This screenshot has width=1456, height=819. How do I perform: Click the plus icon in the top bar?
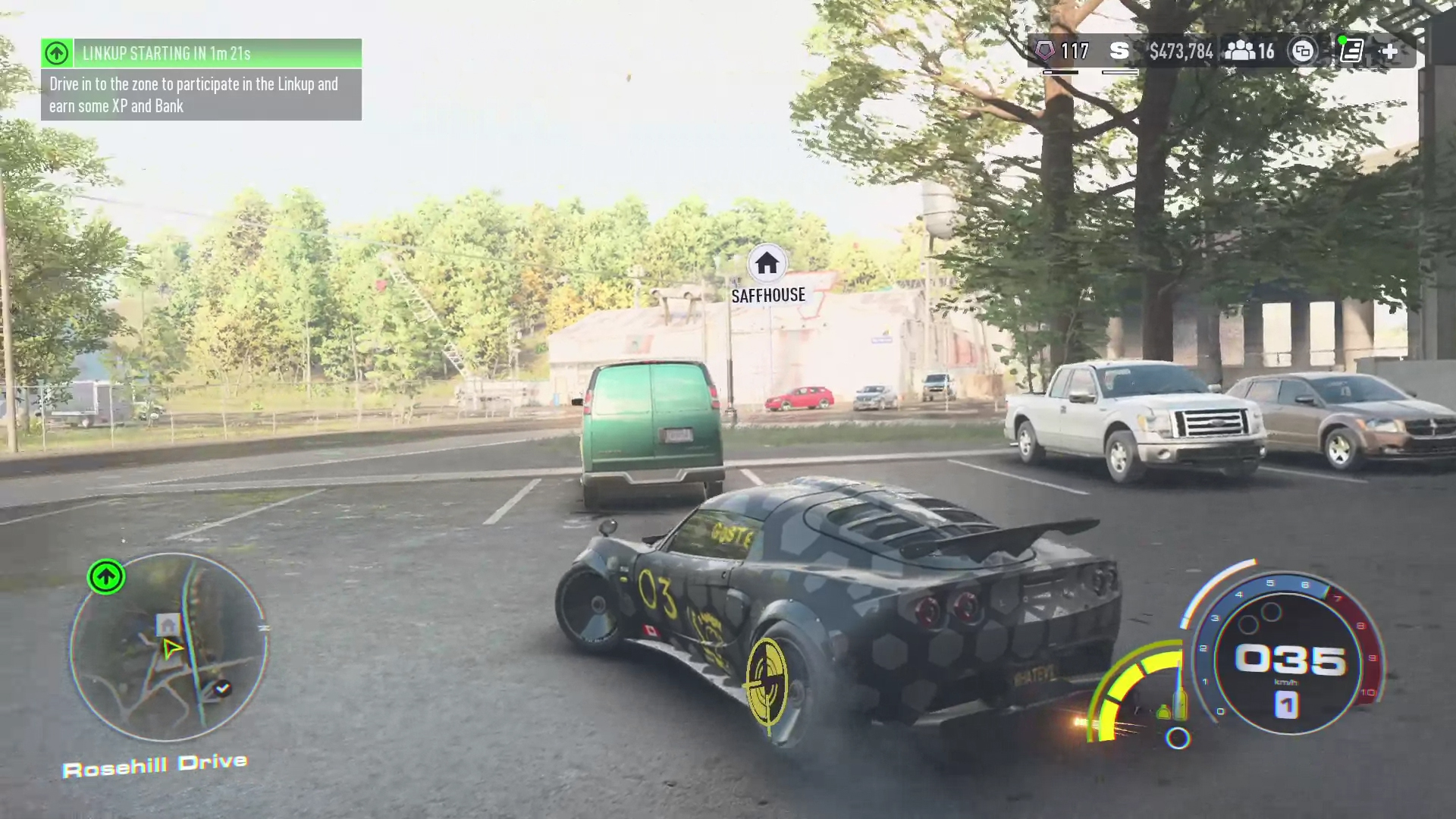click(x=1390, y=51)
